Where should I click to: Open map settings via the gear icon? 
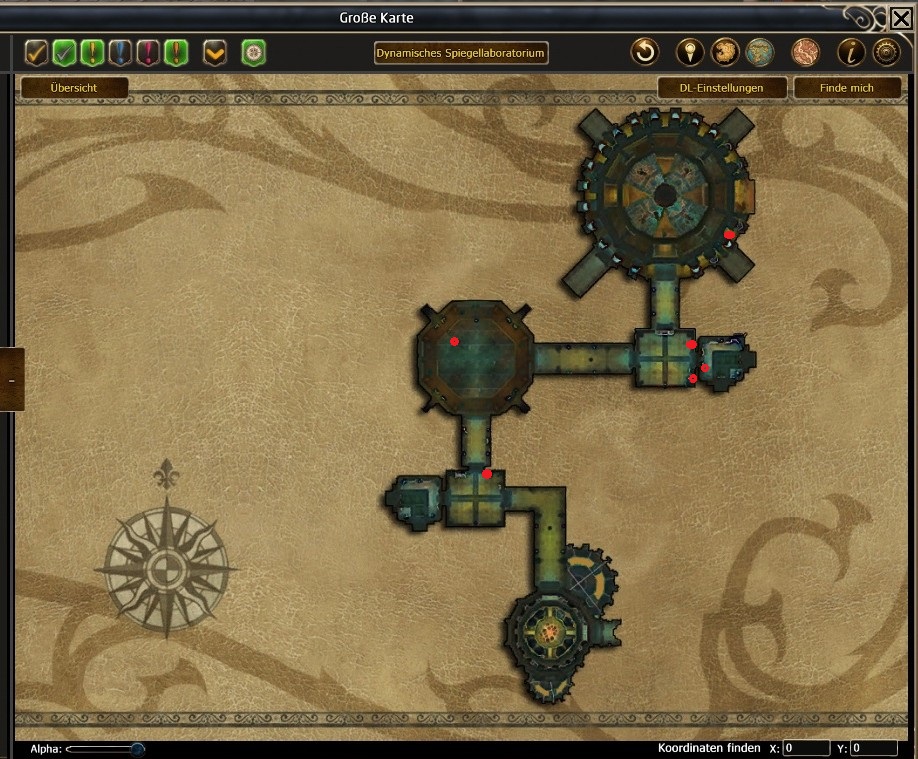(x=886, y=52)
